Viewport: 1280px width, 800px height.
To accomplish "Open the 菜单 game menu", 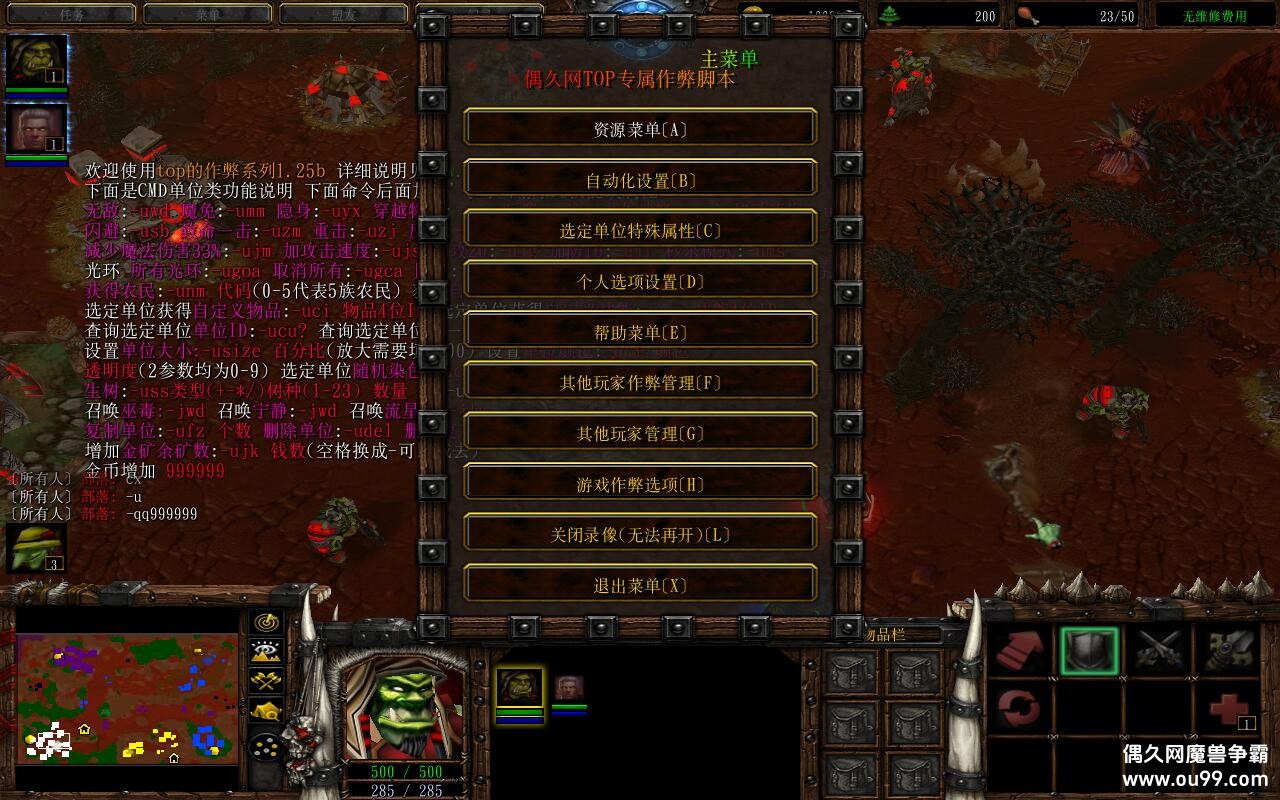I will point(208,14).
